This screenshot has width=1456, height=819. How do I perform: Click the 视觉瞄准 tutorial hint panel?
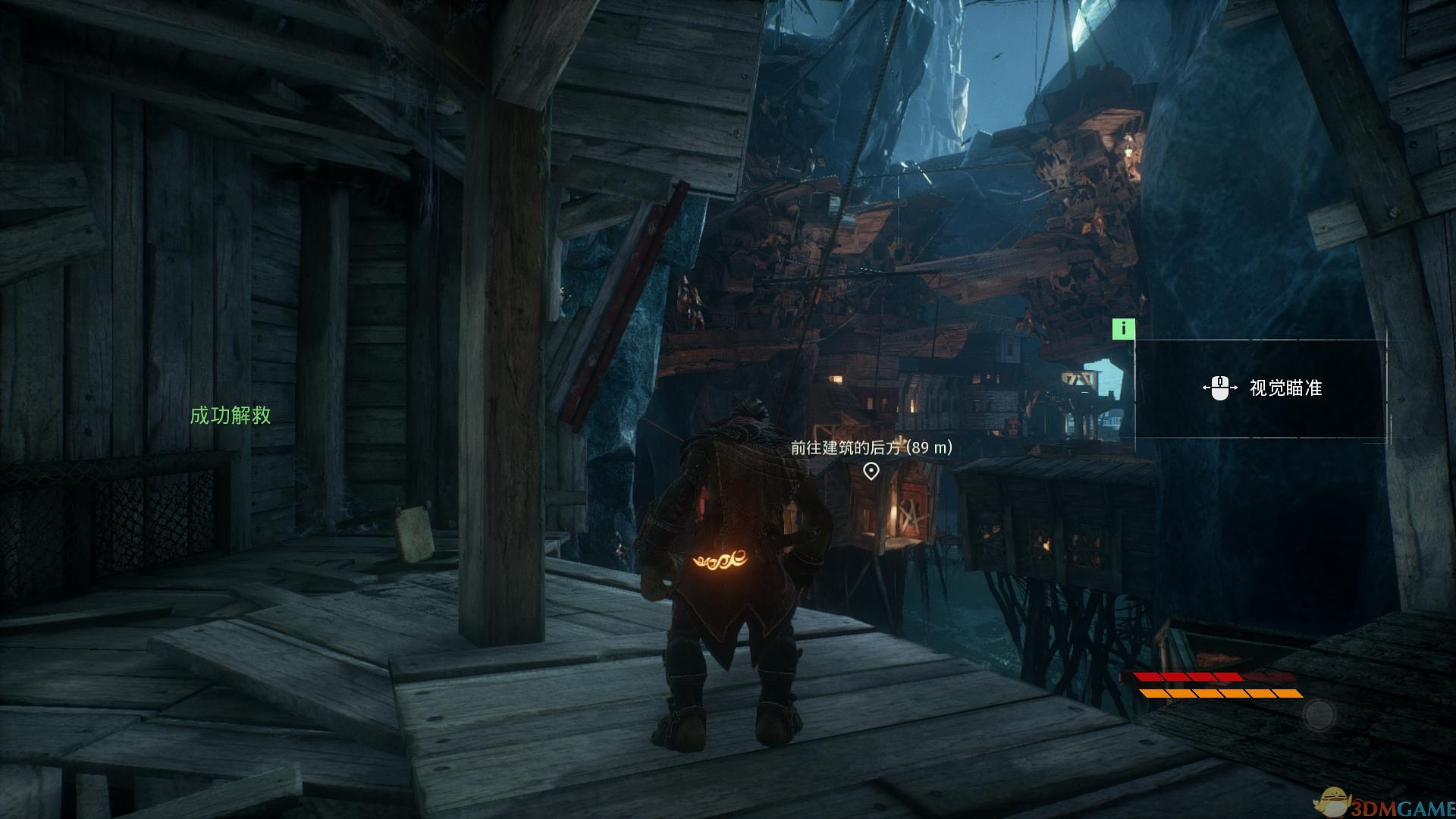(x=1260, y=388)
